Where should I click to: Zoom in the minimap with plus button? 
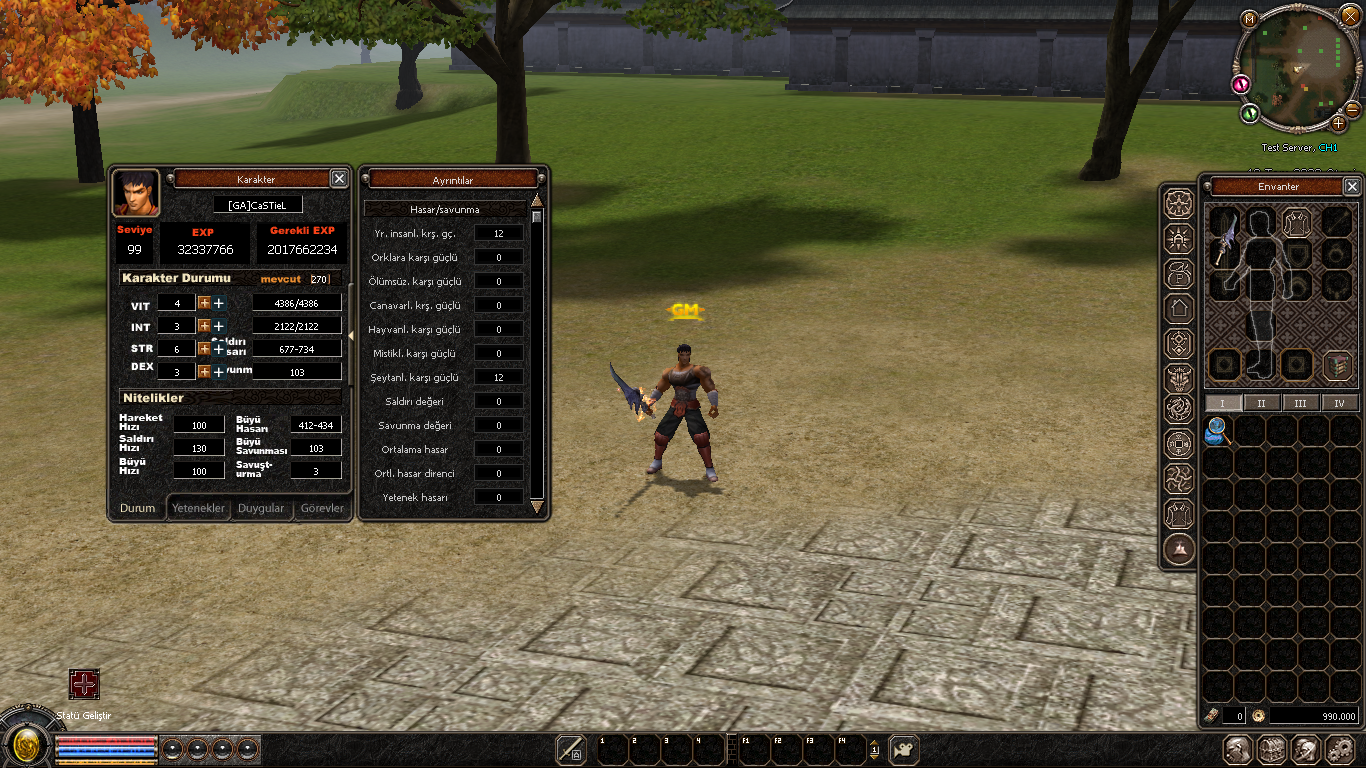(1338, 124)
